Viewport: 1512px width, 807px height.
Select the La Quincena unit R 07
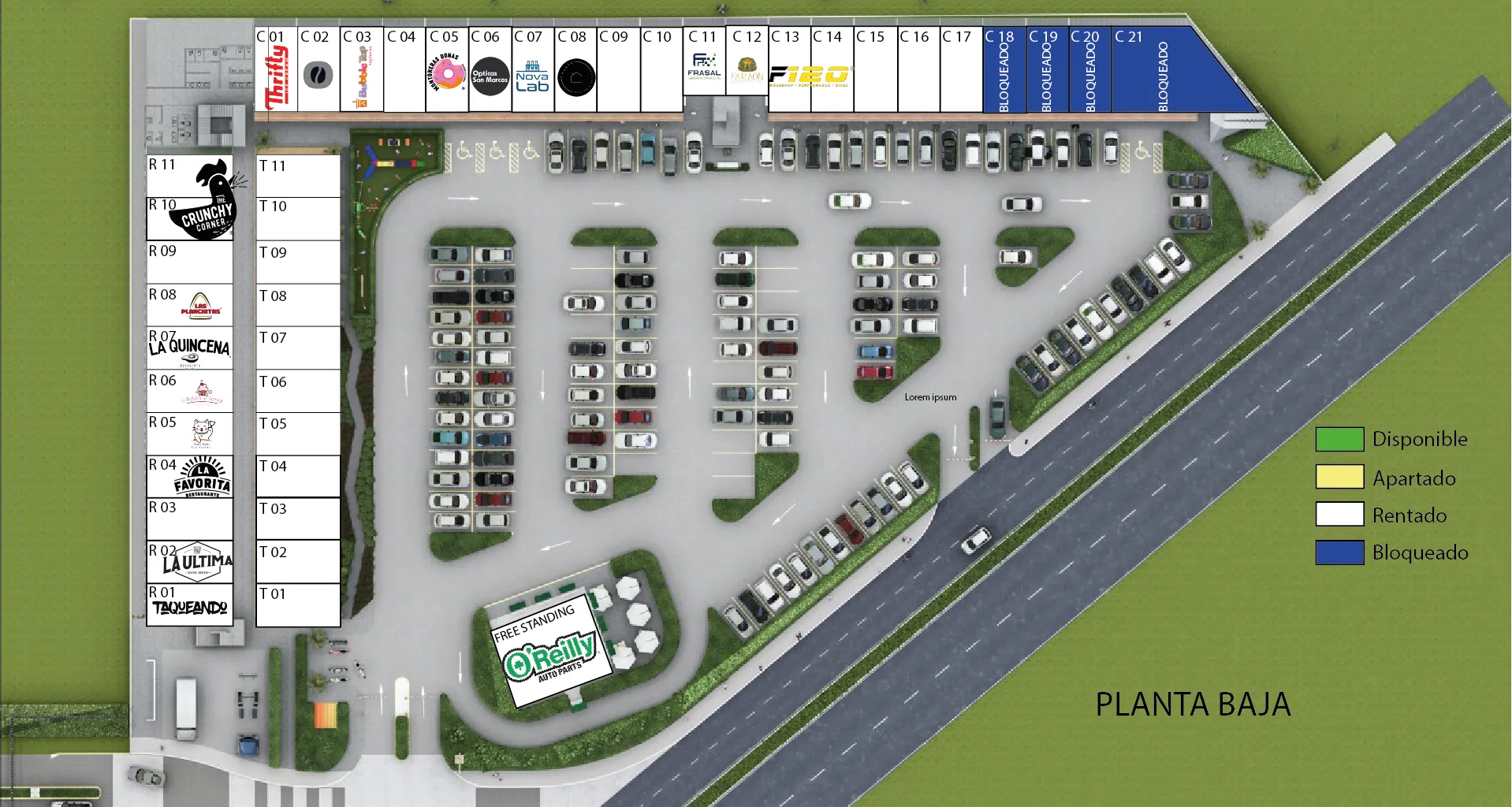[x=190, y=348]
